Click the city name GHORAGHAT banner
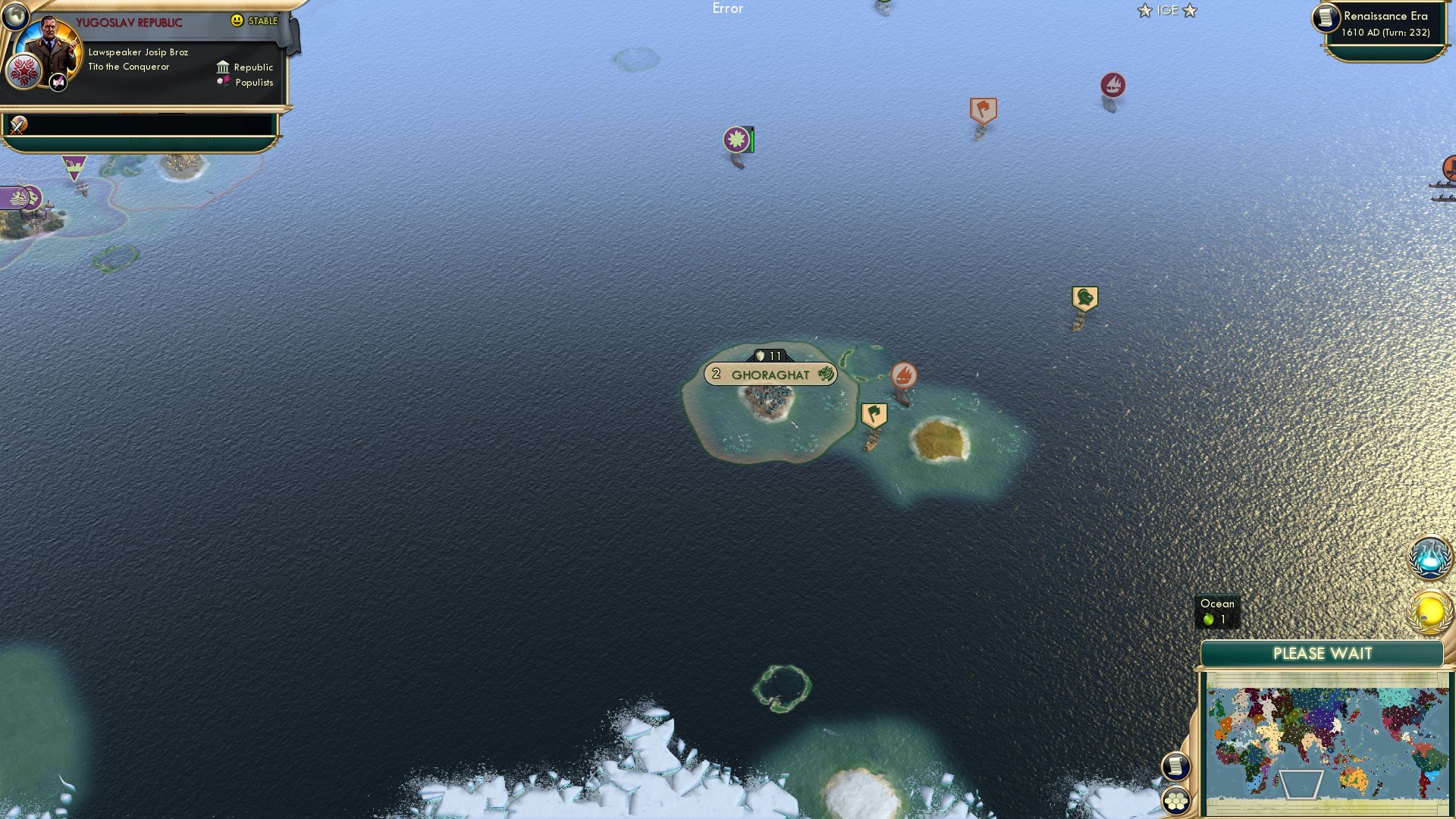The image size is (1456, 819). coord(770,374)
